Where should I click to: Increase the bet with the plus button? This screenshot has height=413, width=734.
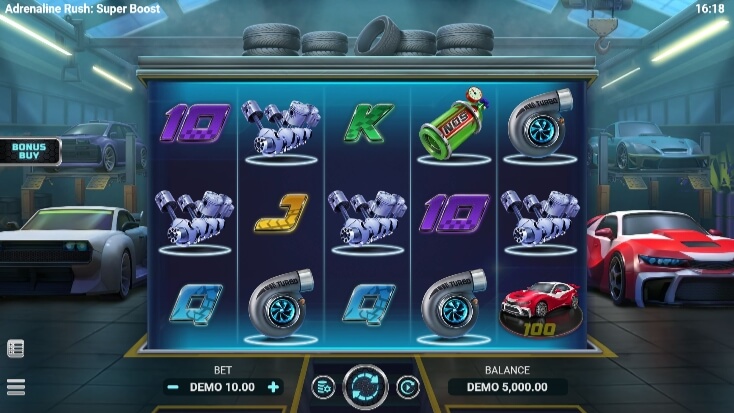pyautogui.click(x=273, y=387)
